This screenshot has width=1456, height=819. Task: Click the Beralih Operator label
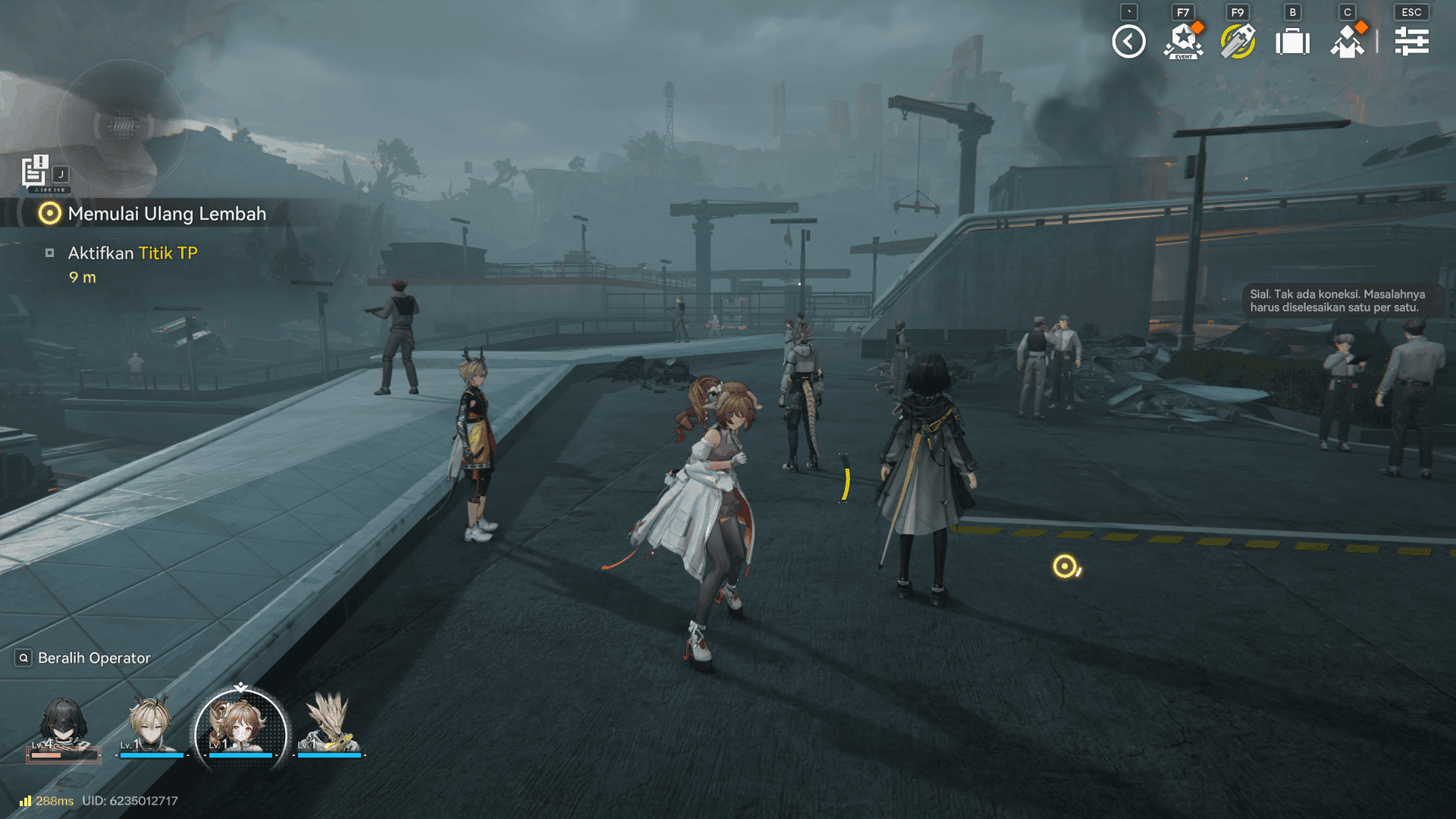[x=93, y=658]
